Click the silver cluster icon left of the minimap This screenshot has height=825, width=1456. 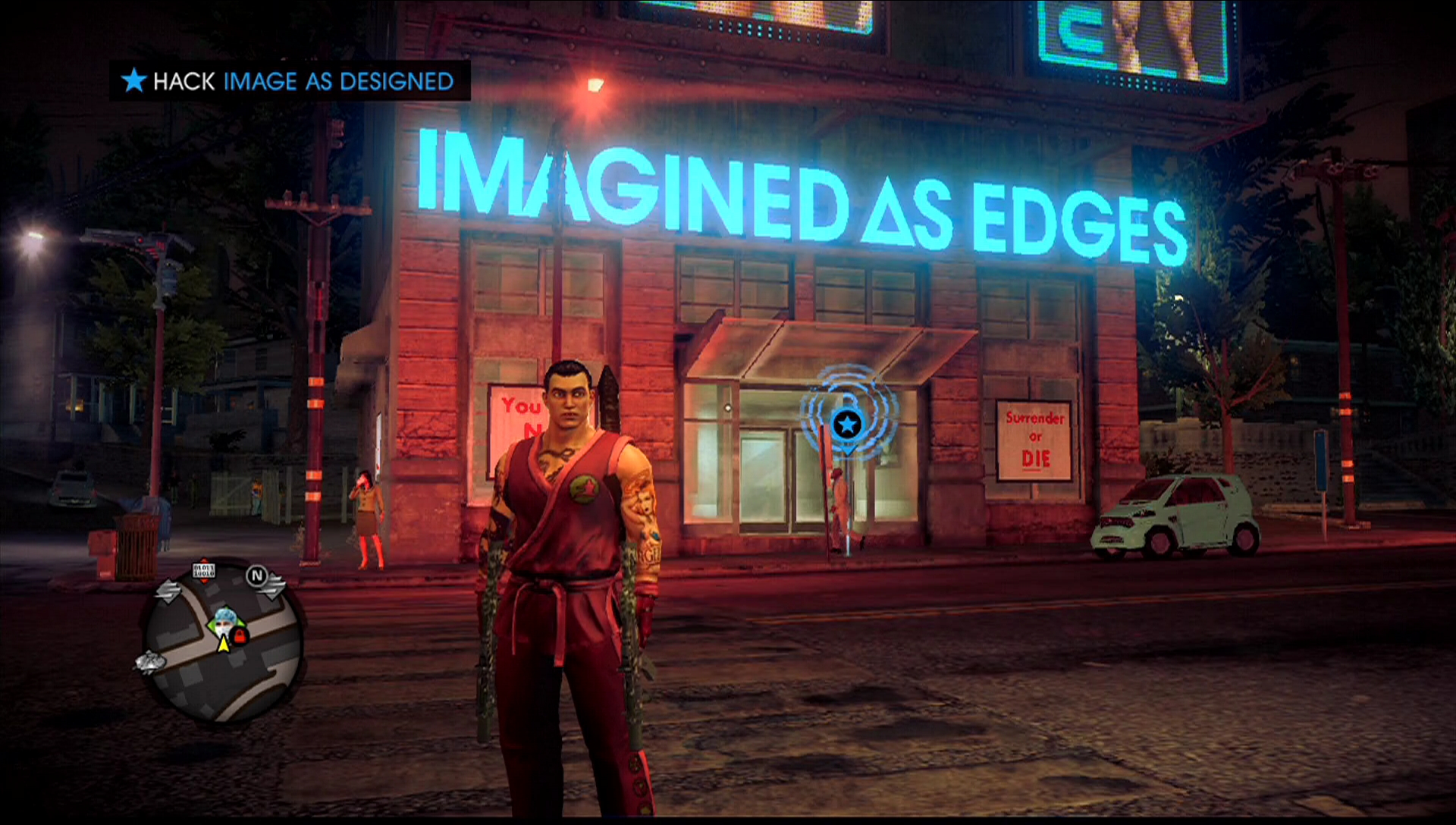coord(150,663)
